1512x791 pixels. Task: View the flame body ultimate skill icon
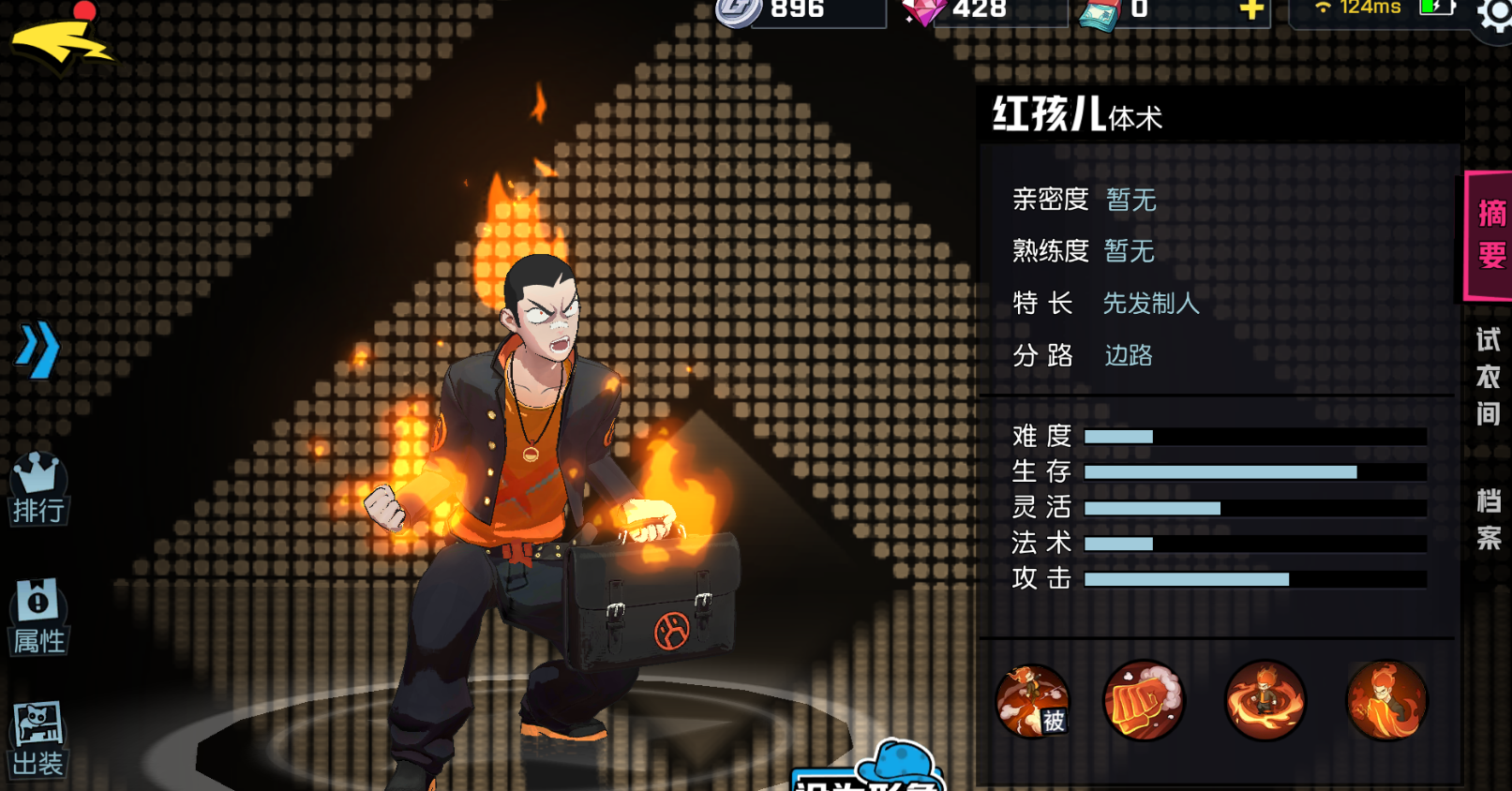tap(1385, 701)
